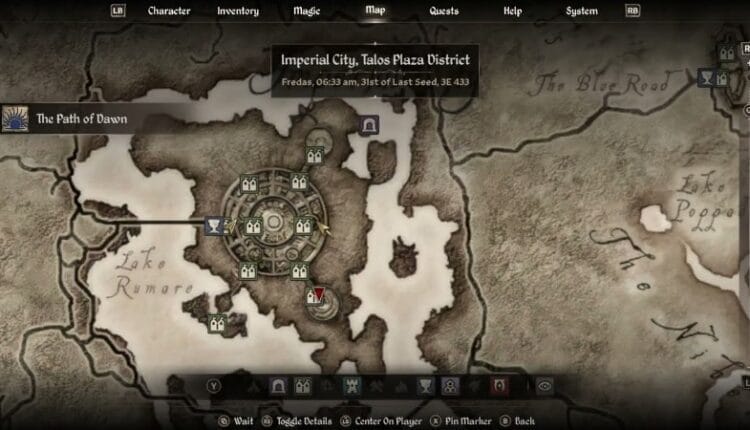Toggle the highlighted castle tower filter
750x430 pixels.
pyautogui.click(x=351, y=384)
